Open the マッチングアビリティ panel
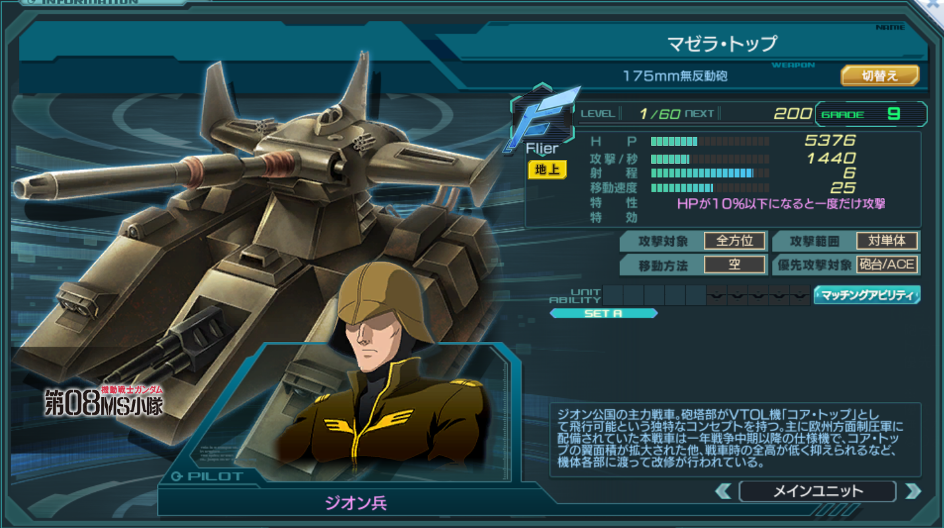Image resolution: width=944 pixels, height=528 pixels. pyautogui.click(x=867, y=295)
